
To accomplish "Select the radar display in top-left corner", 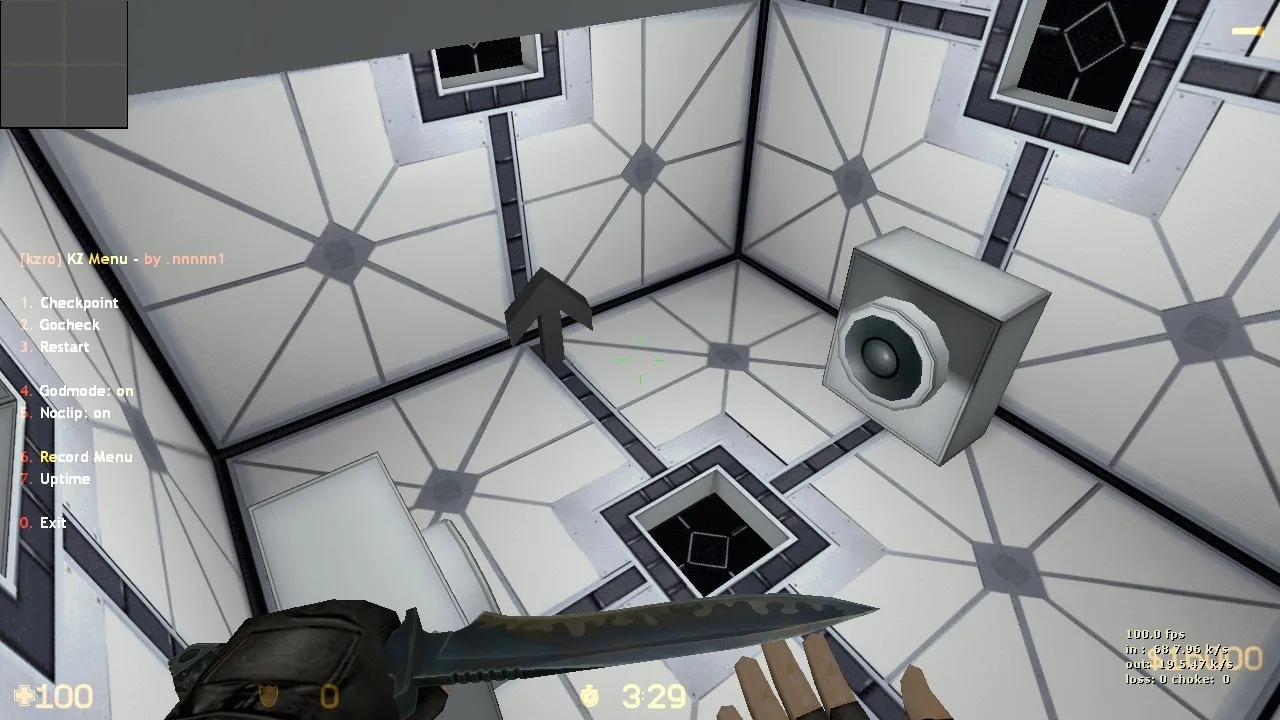I will [x=64, y=63].
